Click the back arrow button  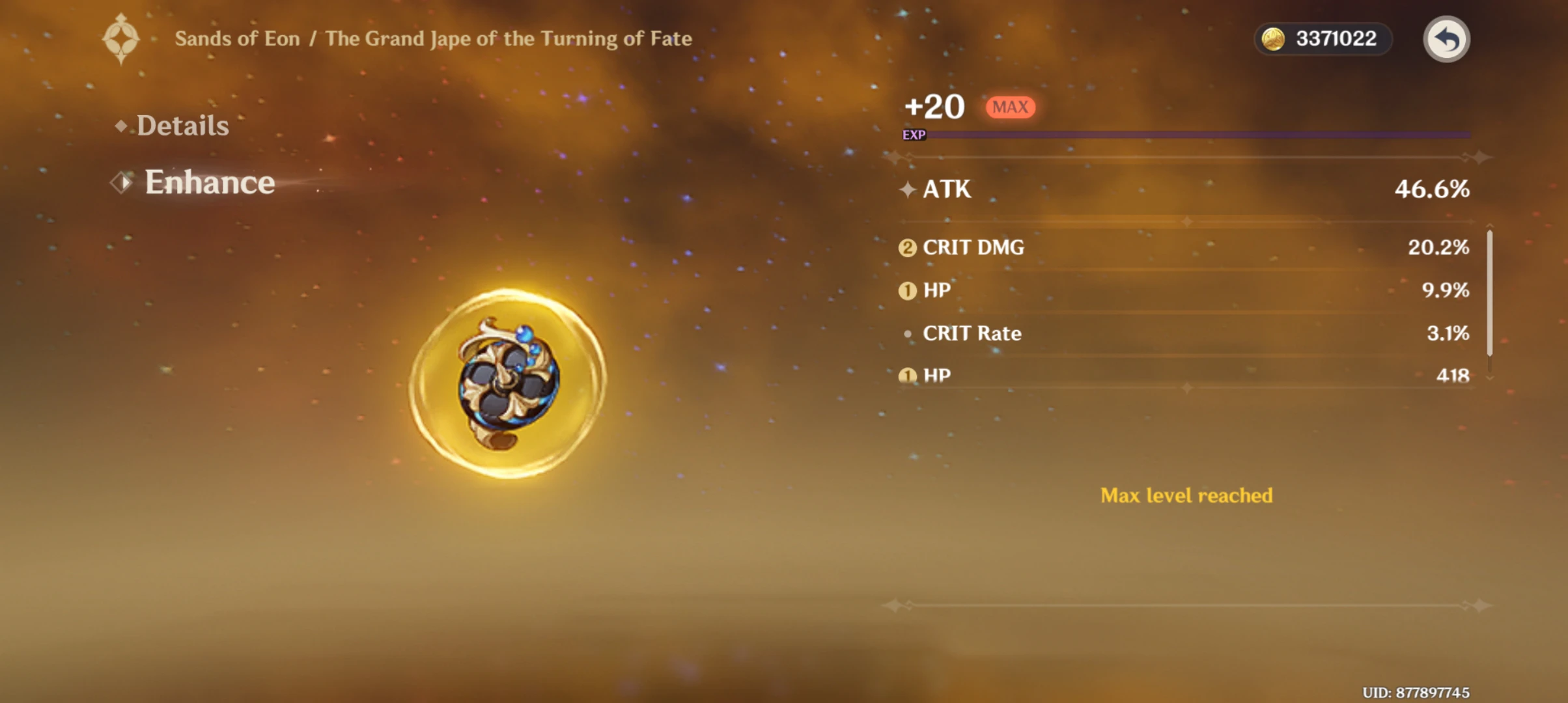pyautogui.click(x=1446, y=39)
